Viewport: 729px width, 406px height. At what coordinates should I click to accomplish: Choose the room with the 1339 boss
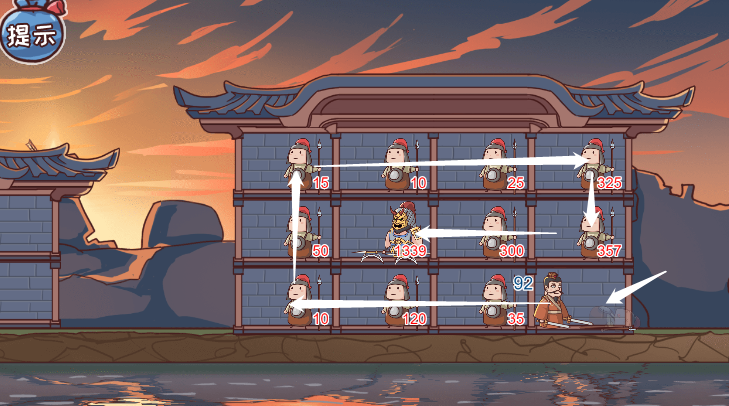400,233
